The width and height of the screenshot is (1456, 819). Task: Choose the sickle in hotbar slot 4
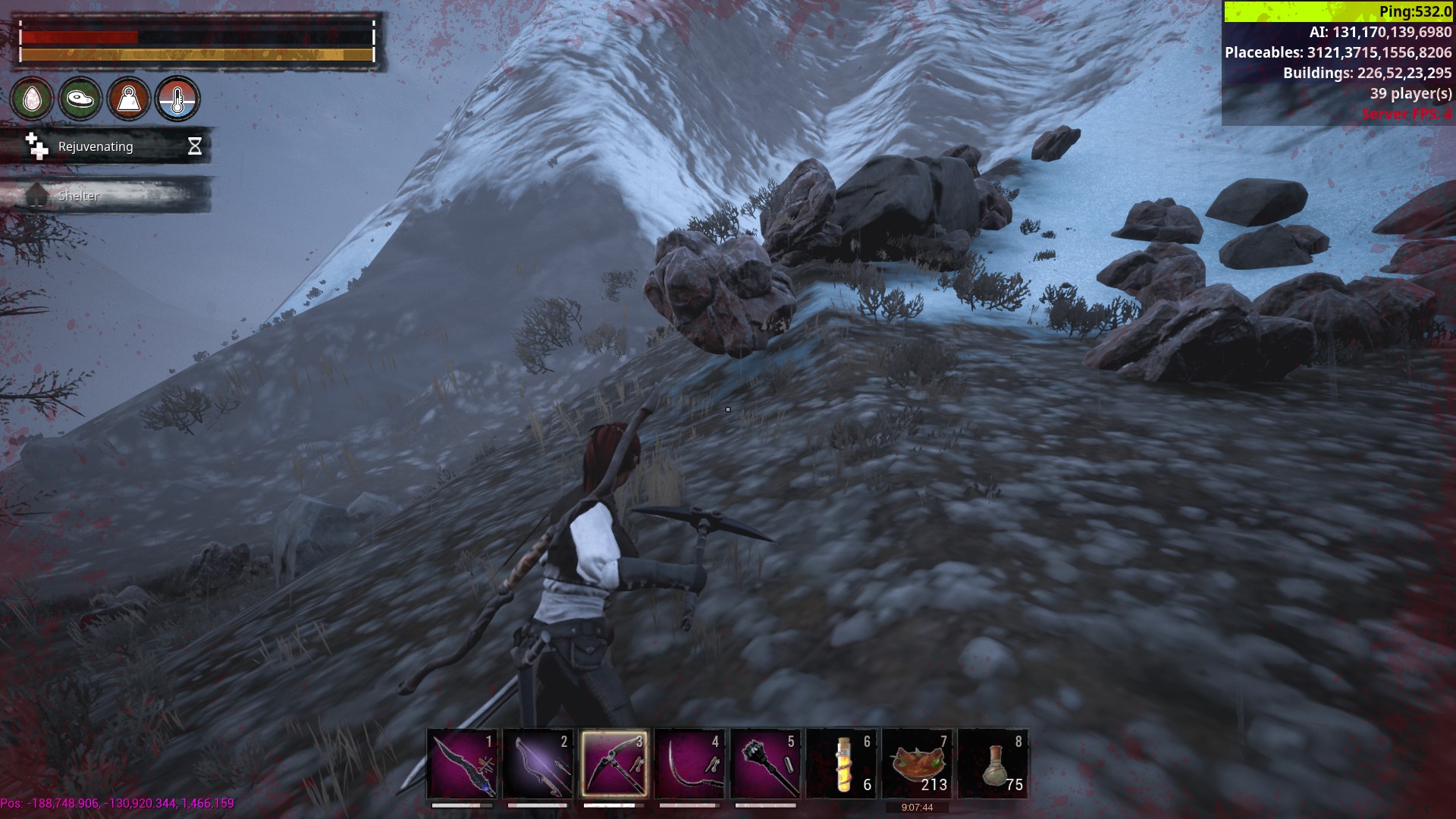coord(690,763)
